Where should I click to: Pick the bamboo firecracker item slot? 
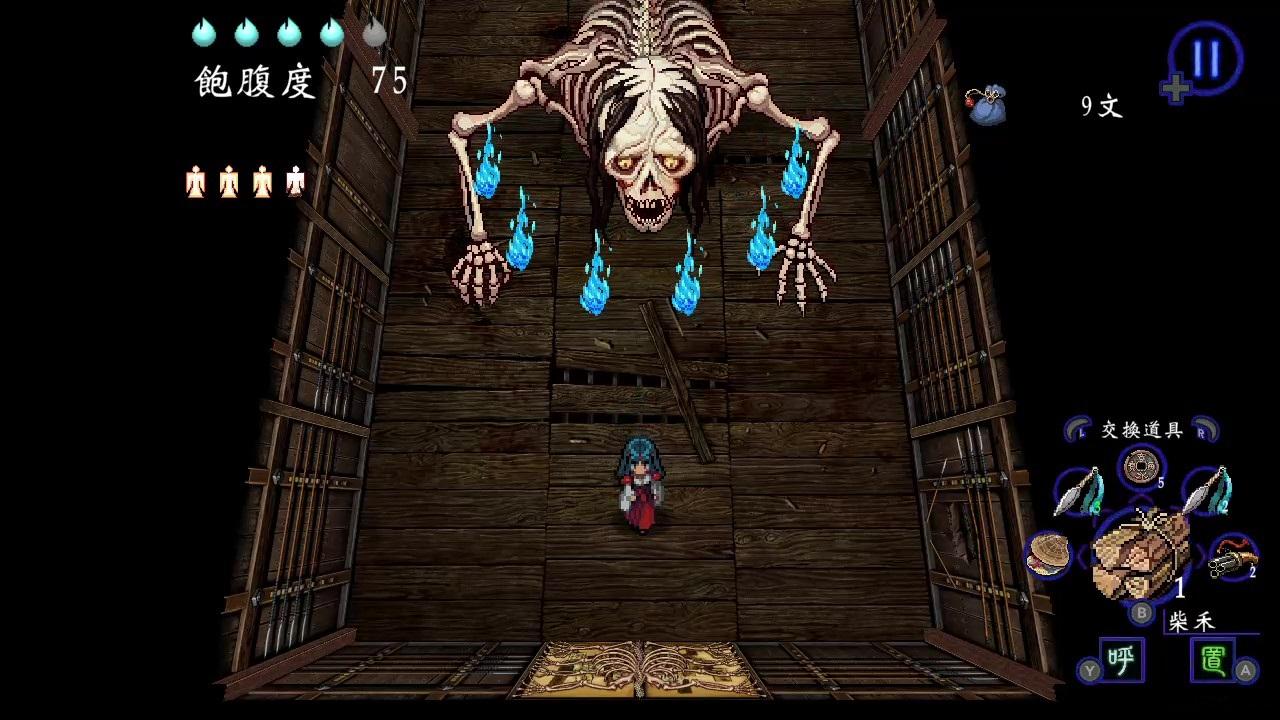[1233, 557]
